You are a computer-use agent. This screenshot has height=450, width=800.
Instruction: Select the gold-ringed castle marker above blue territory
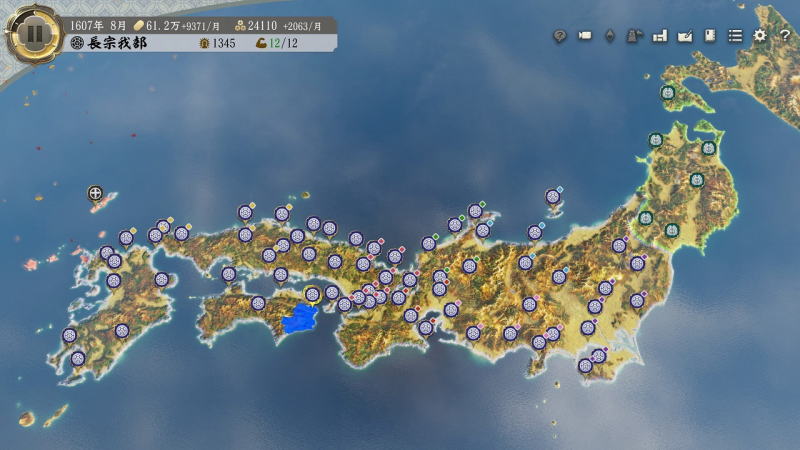click(x=312, y=293)
